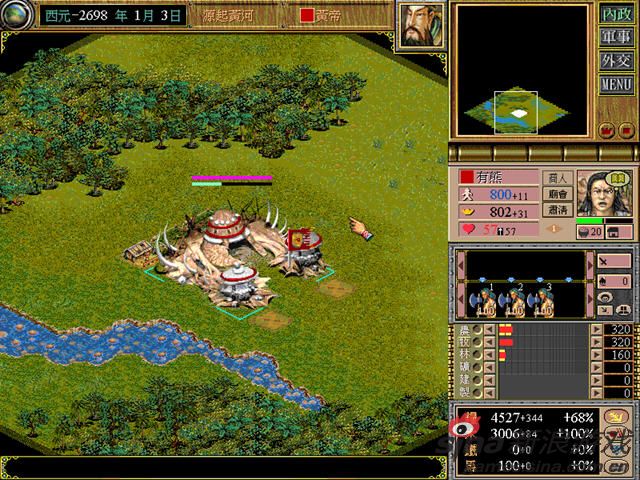Click the house icon button below advisor
Screen dimensions: 640x480
(624, 232)
